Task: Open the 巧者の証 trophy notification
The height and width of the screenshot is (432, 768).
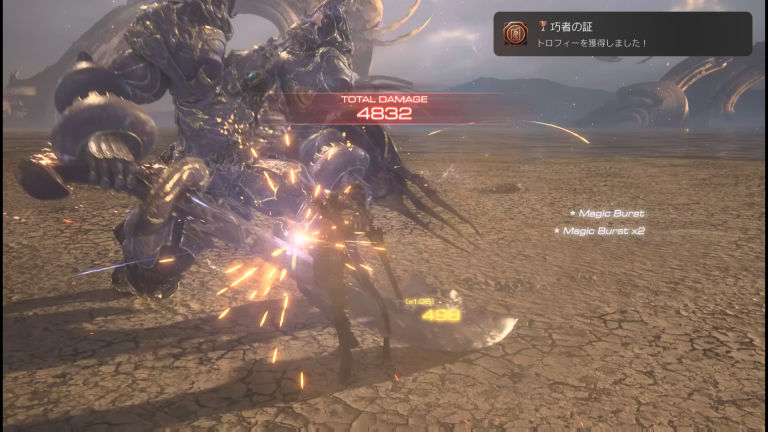Action: click(x=622, y=34)
